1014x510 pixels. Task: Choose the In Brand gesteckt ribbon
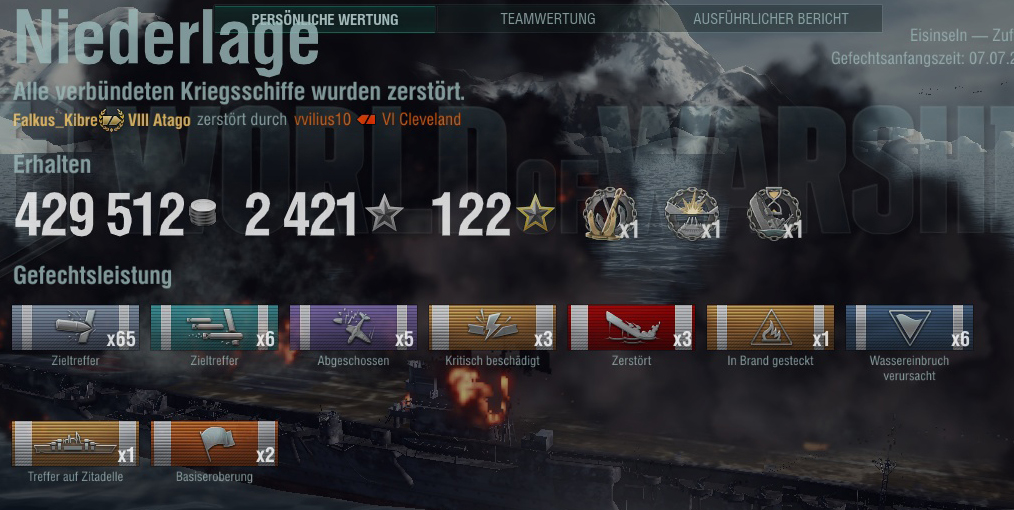(x=770, y=328)
